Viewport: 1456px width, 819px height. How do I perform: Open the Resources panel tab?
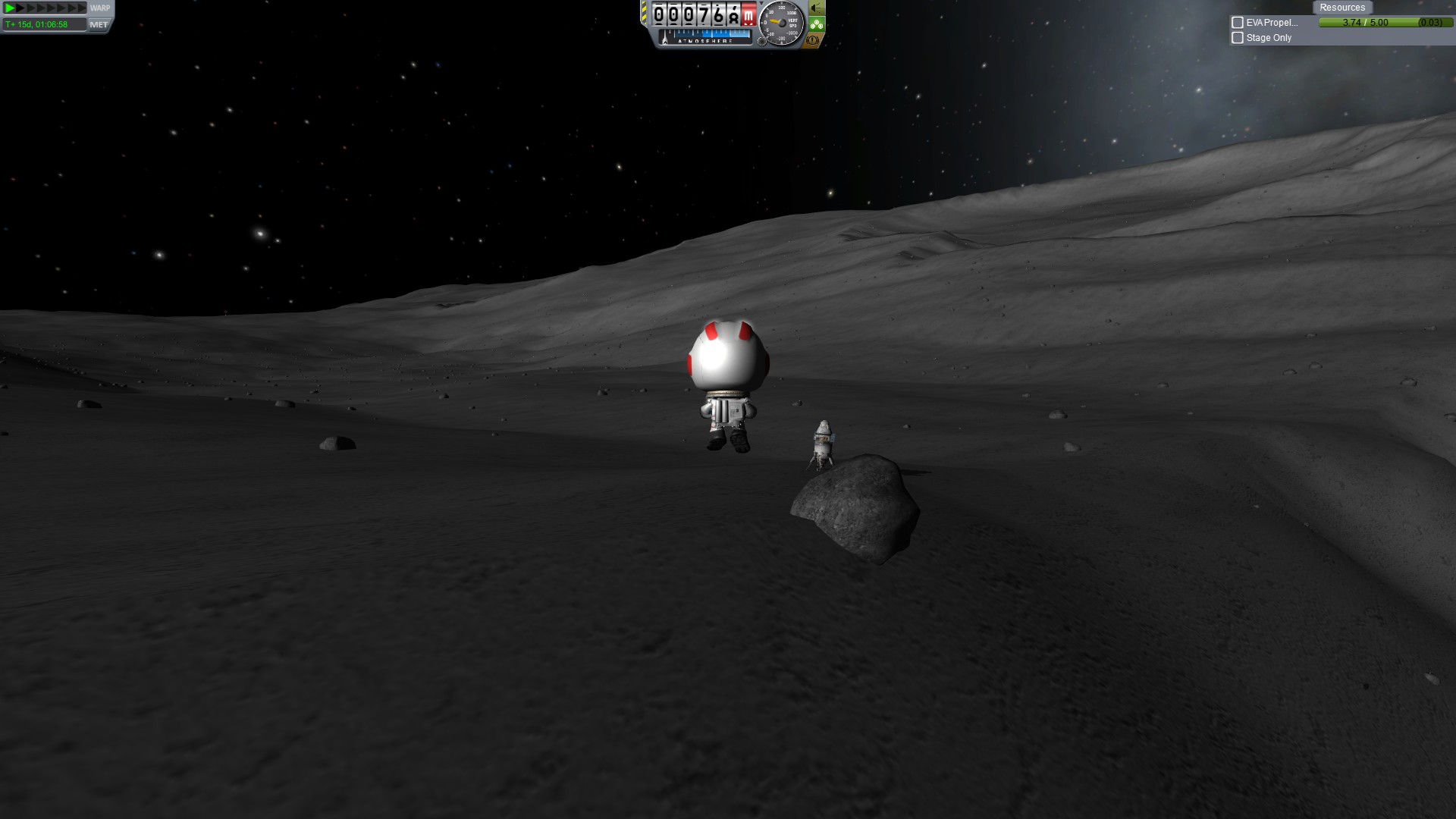tap(1341, 8)
